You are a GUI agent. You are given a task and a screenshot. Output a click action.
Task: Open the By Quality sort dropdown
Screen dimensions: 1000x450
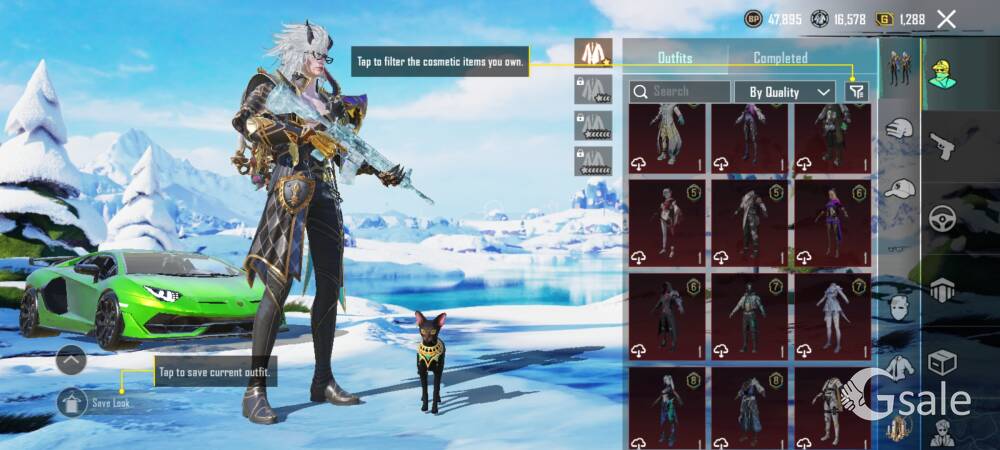785,92
